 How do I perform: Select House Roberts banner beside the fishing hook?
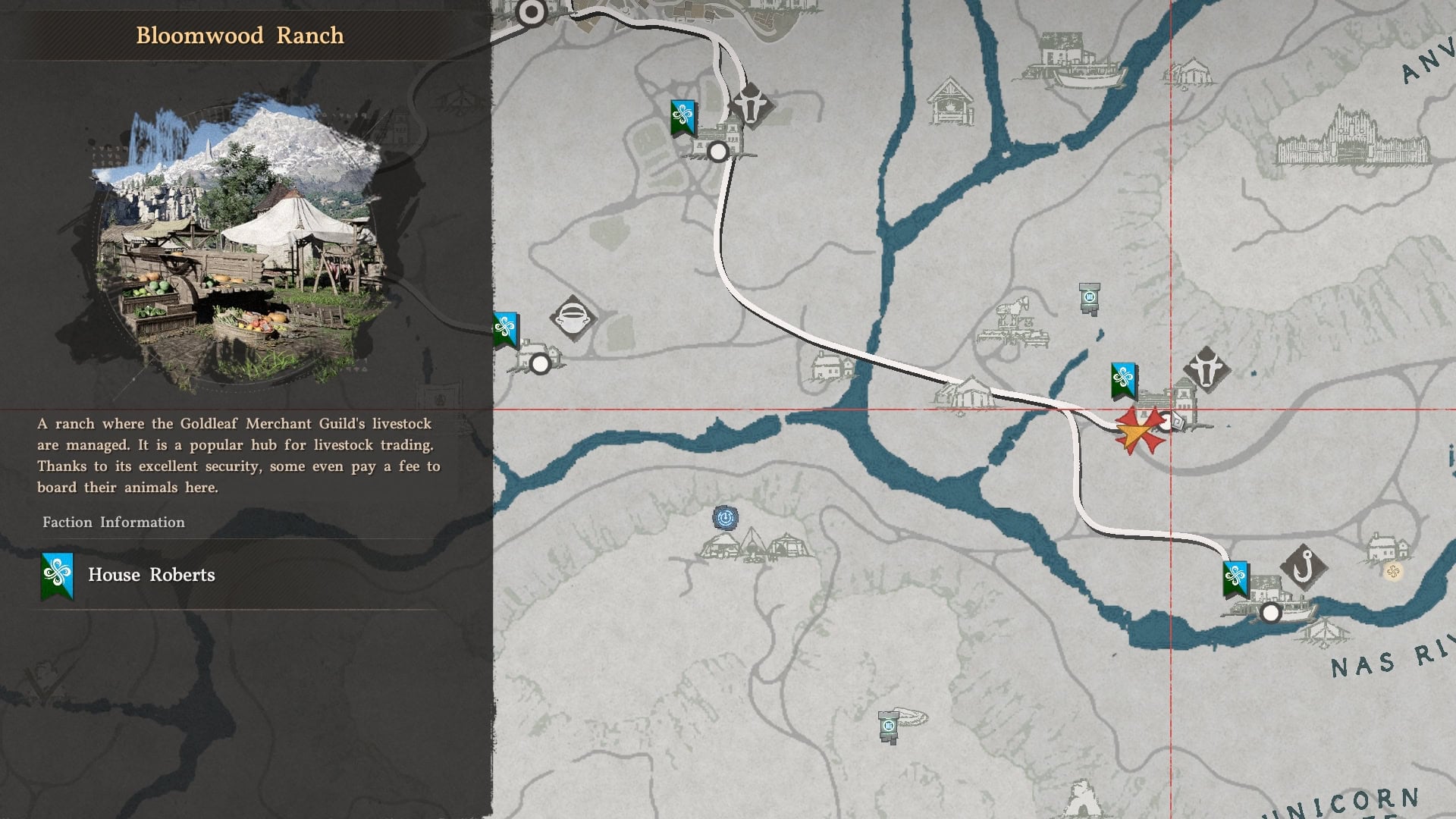tap(1235, 579)
